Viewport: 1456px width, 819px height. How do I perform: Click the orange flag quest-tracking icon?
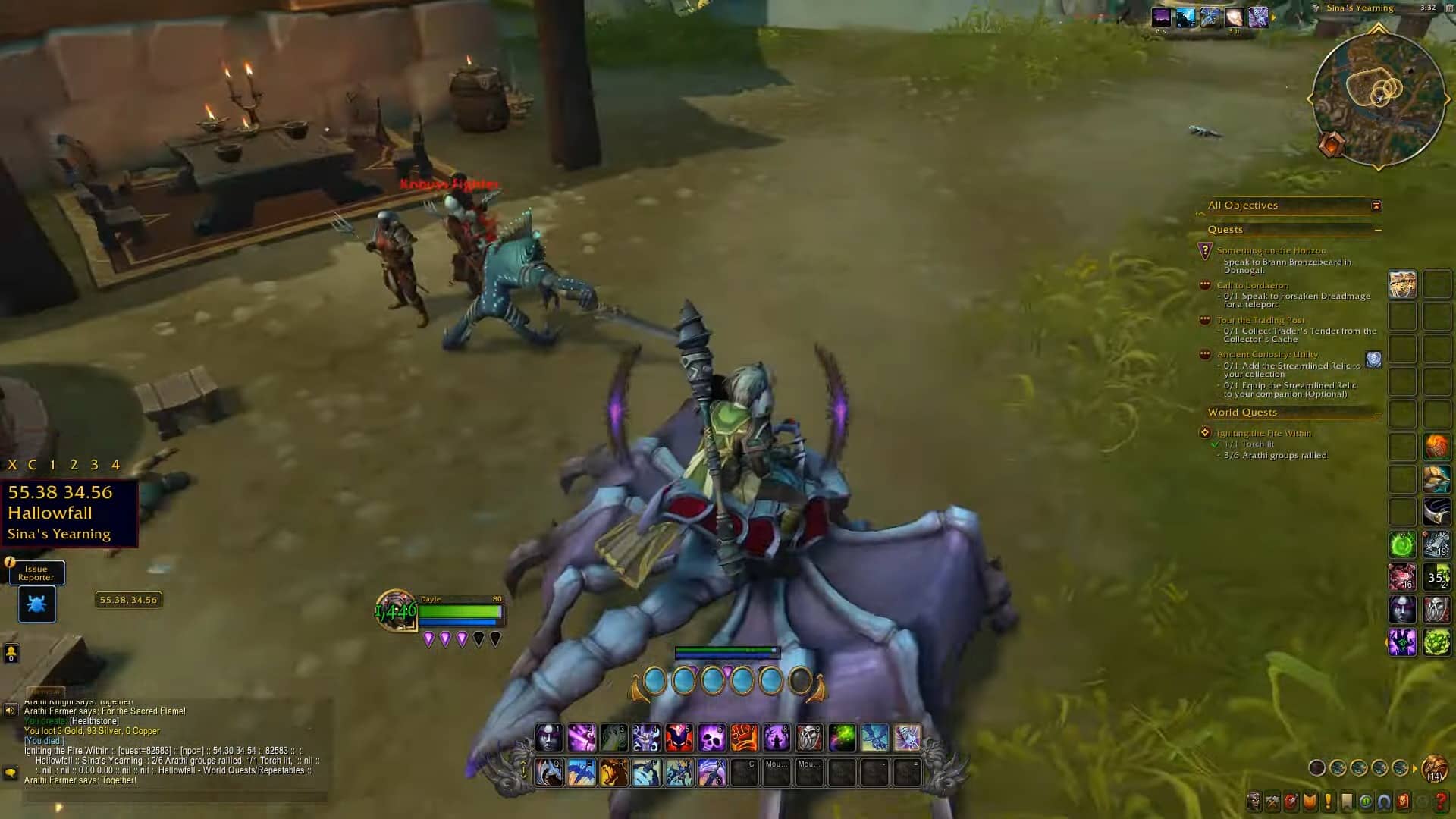[x=1310, y=801]
